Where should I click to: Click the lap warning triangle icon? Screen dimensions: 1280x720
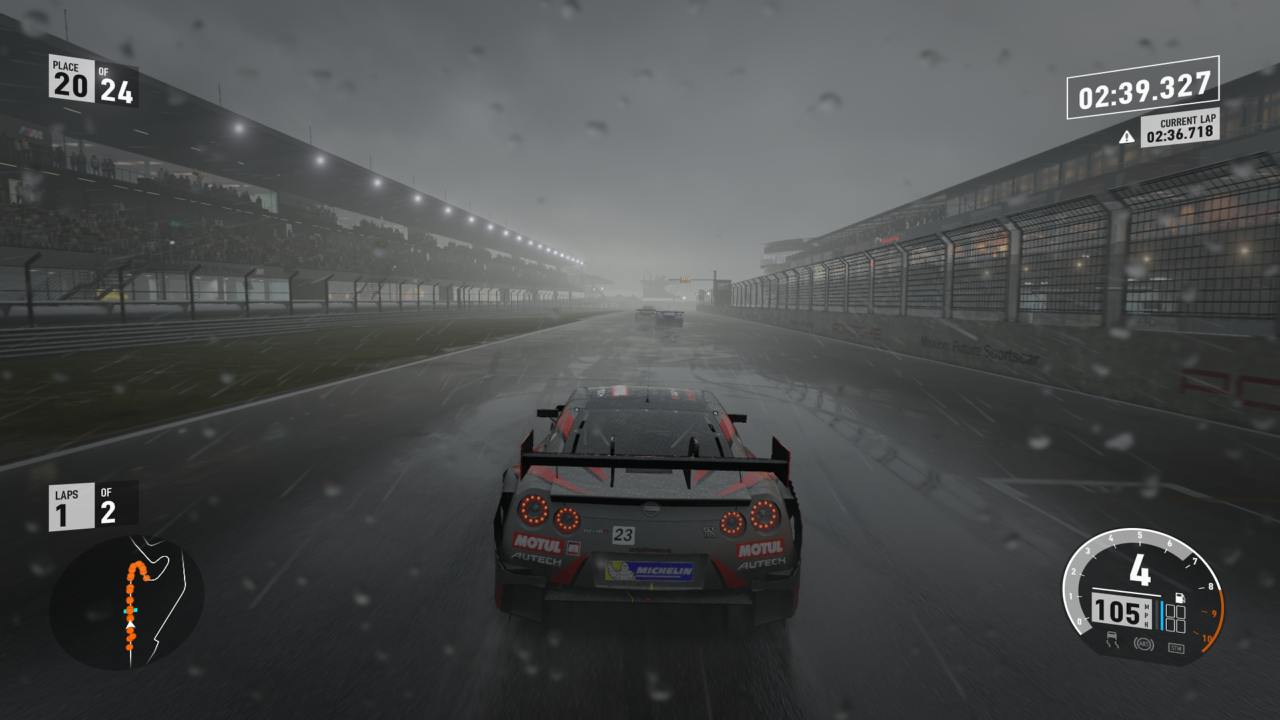[1127, 137]
